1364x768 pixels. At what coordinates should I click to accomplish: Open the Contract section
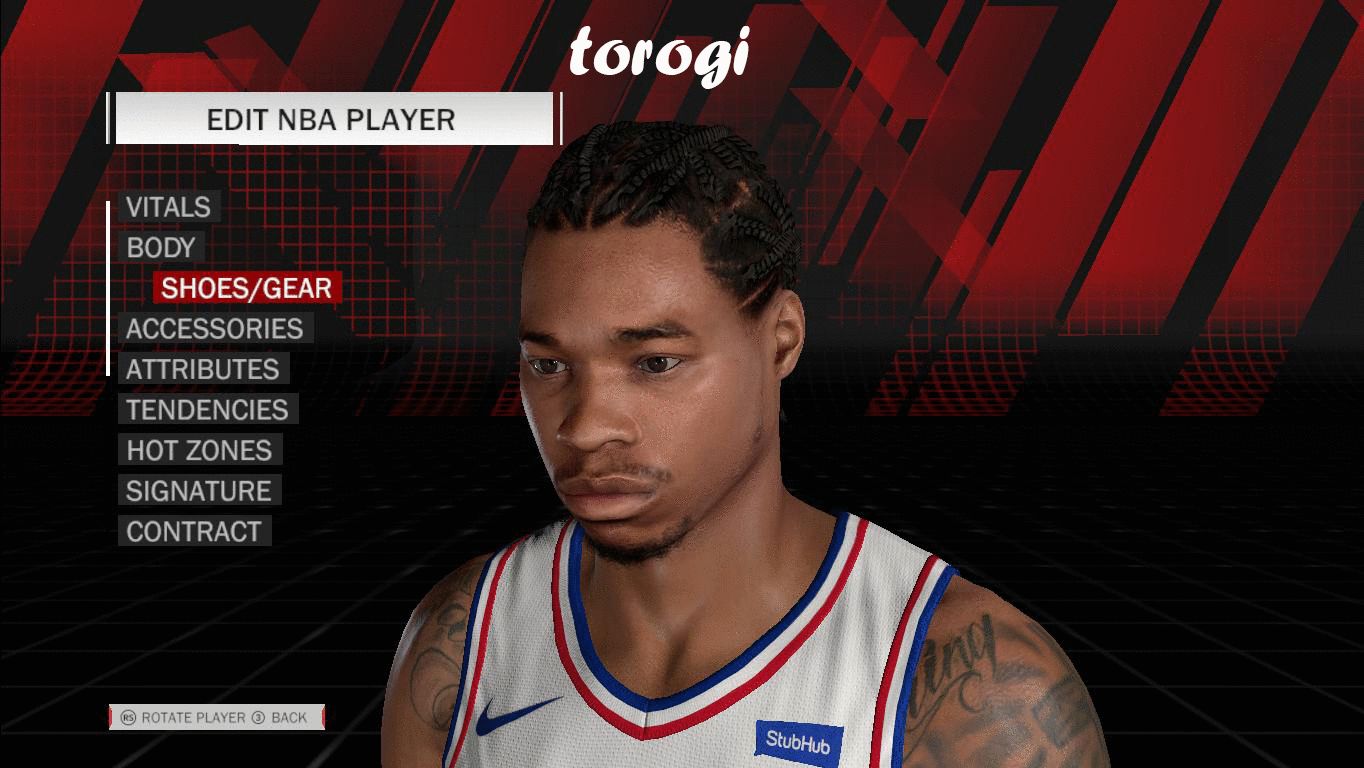click(x=194, y=532)
